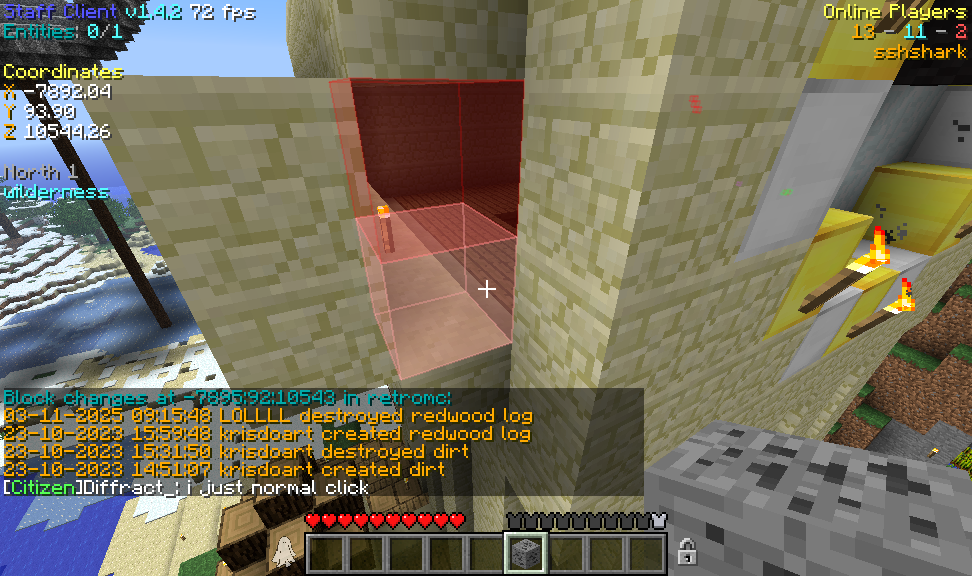The image size is (972, 576).
Task: Select the krisdoart created redwood log entry
Action: pyautogui.click(x=268, y=434)
